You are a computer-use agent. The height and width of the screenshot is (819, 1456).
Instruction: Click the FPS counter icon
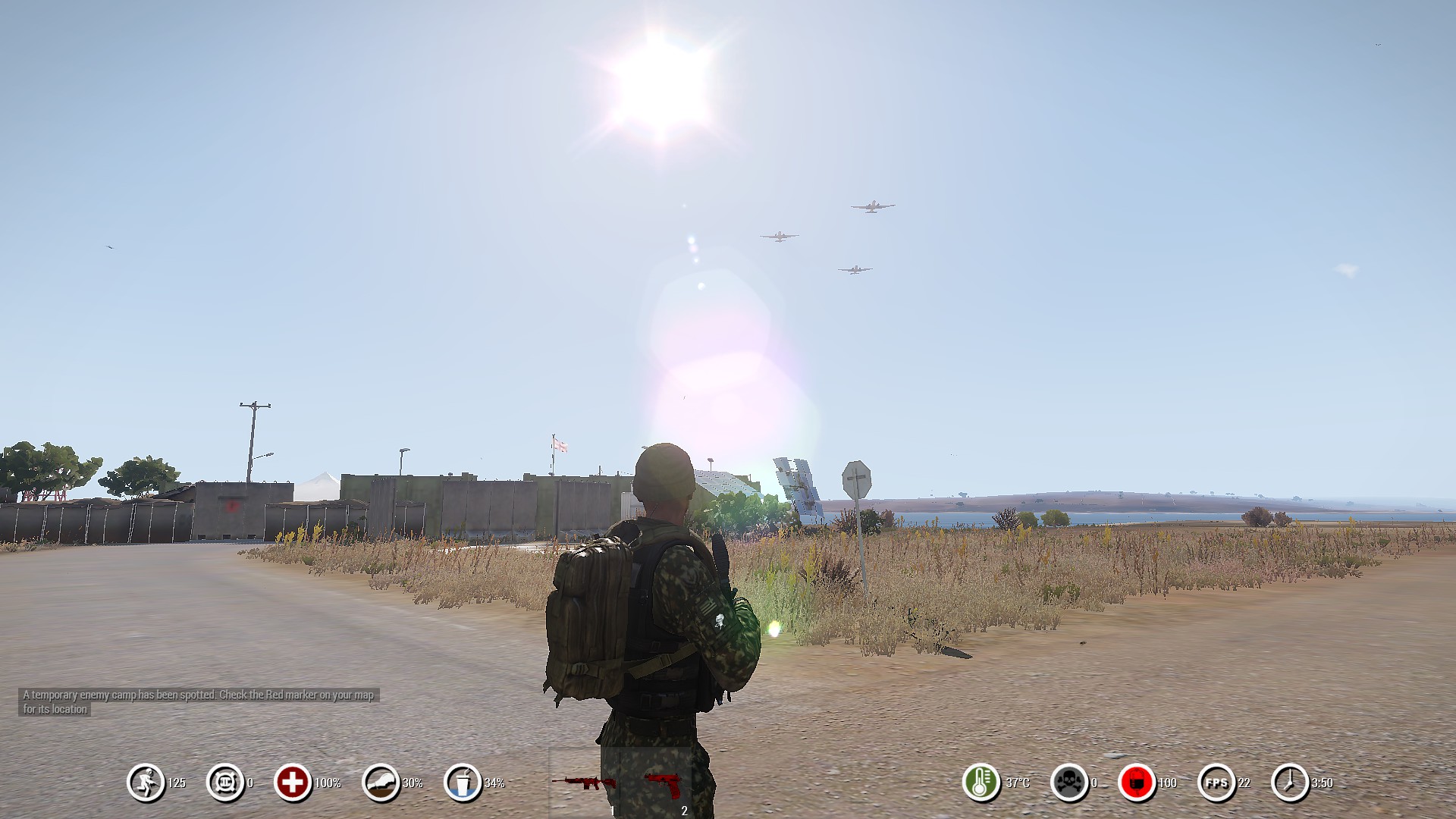[1216, 783]
